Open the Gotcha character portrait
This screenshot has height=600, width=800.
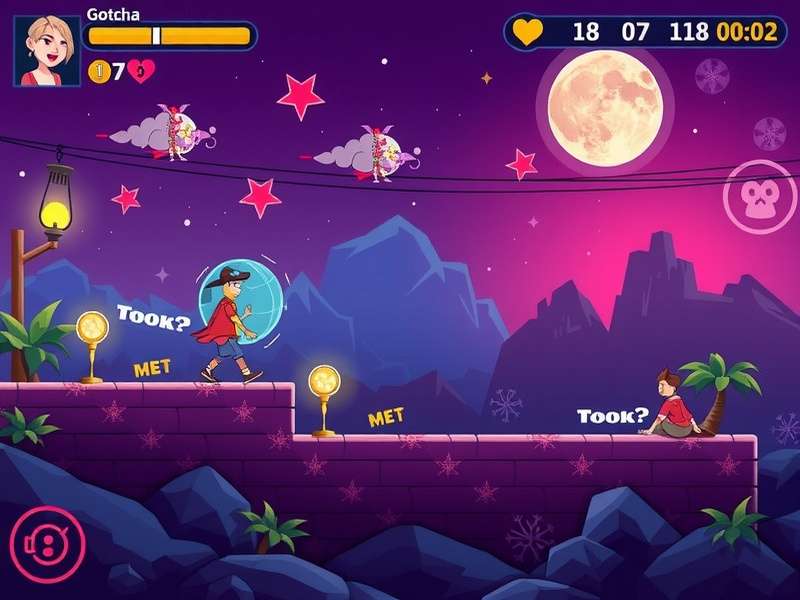[x=47, y=50]
